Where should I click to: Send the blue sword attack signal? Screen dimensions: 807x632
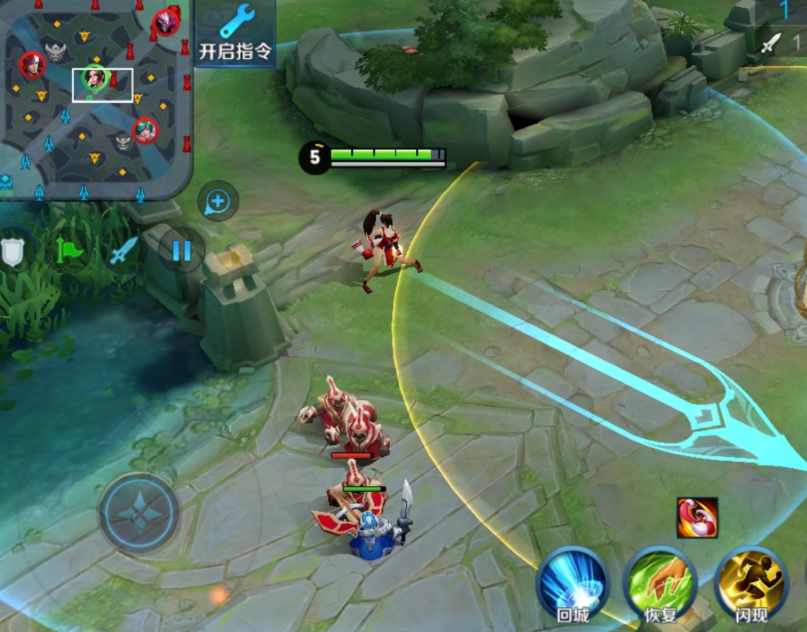[123, 250]
